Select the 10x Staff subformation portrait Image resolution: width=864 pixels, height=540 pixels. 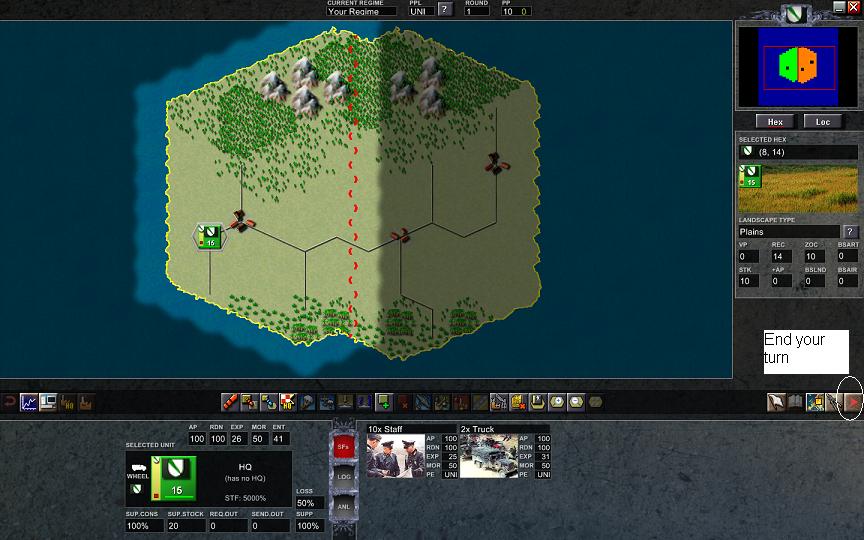pos(396,456)
